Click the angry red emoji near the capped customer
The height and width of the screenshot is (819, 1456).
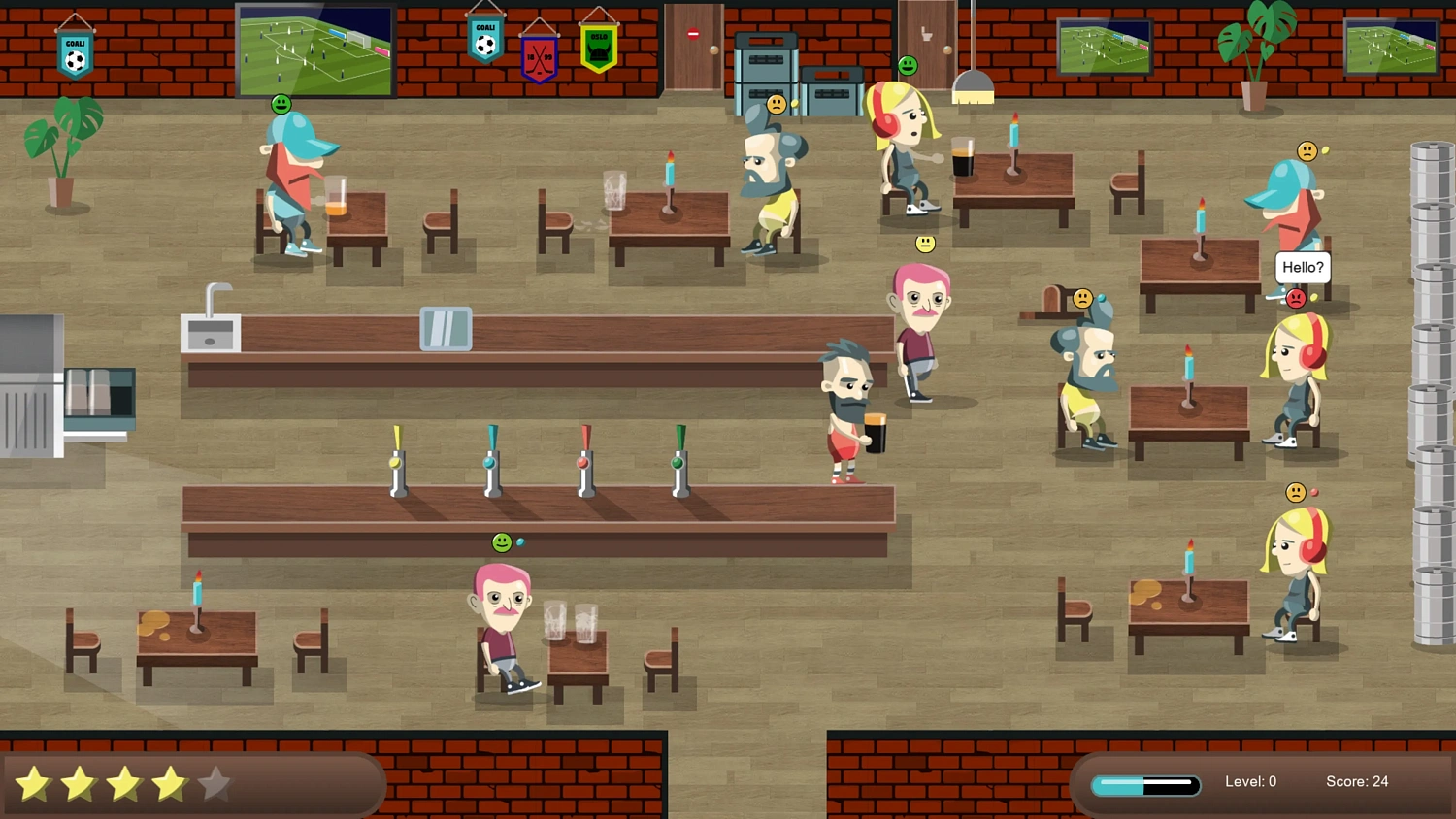1297,299
